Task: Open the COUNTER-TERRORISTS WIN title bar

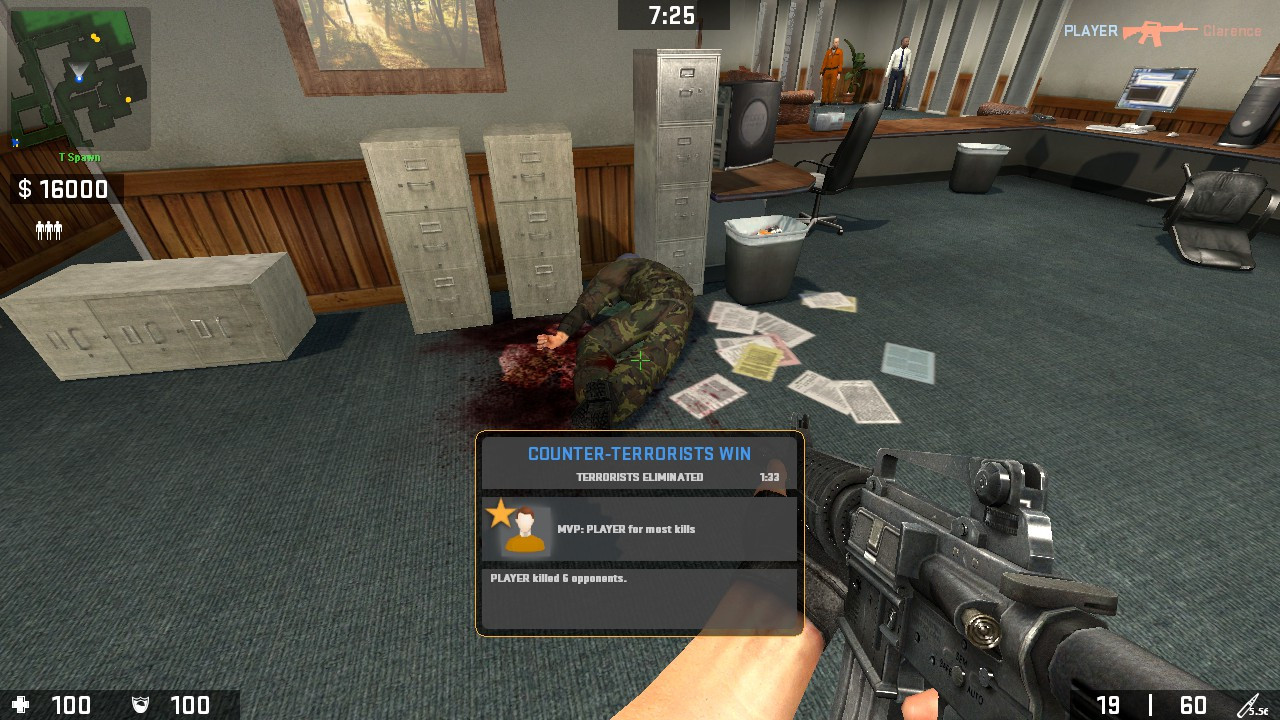Action: 638,453
